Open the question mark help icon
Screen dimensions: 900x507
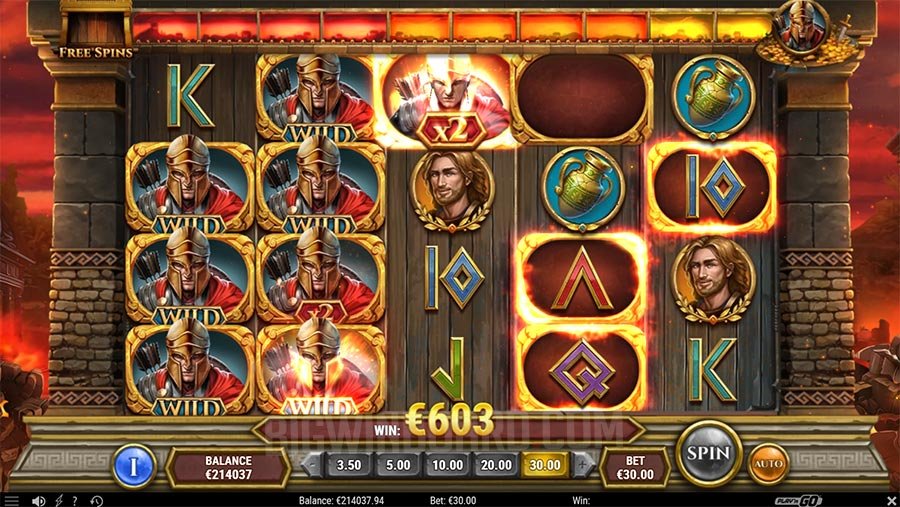76,500
